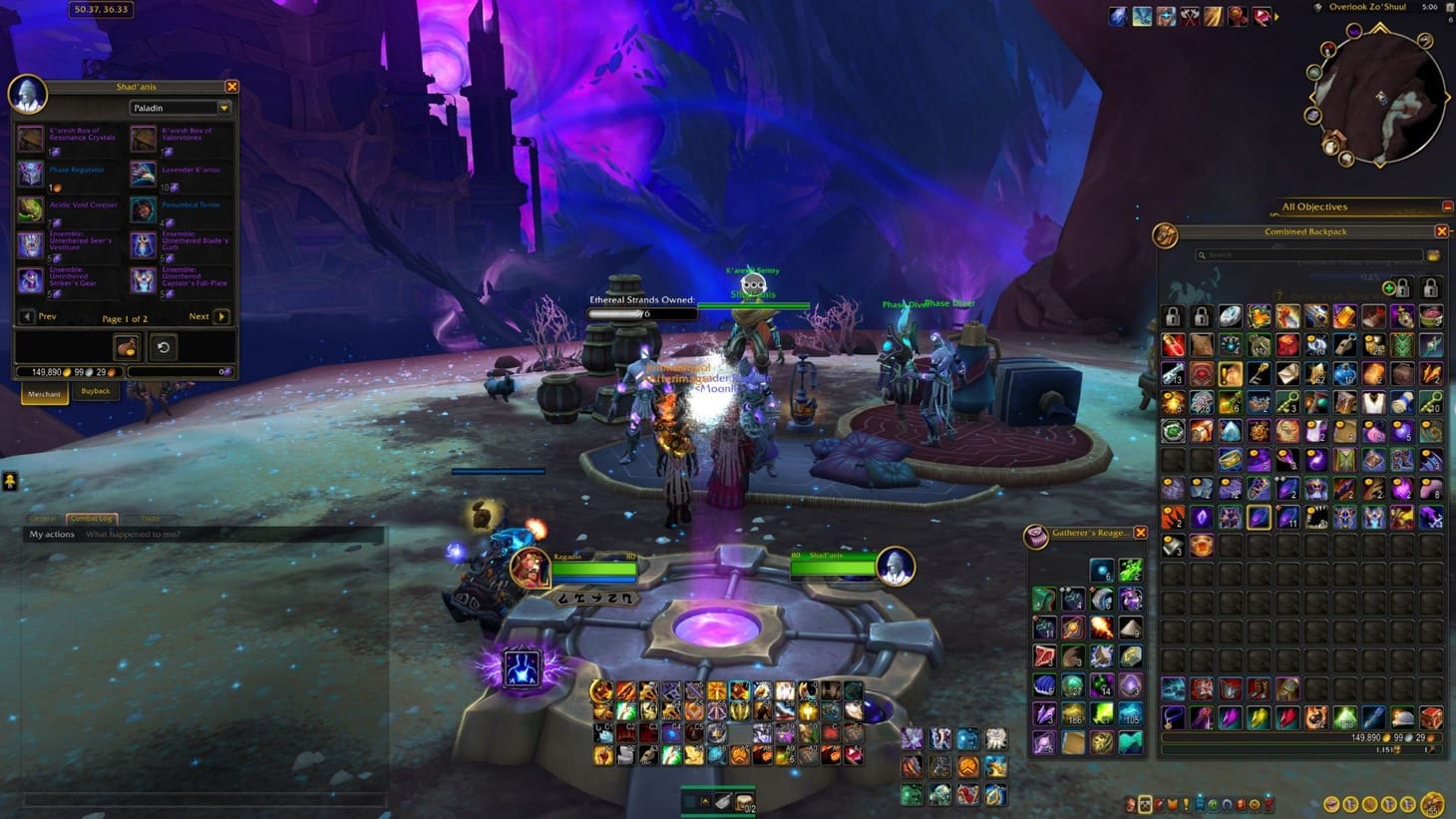This screenshot has width=1456, height=819.
Task: Buy the Acidic Void Creeper pet
Action: coord(30,207)
